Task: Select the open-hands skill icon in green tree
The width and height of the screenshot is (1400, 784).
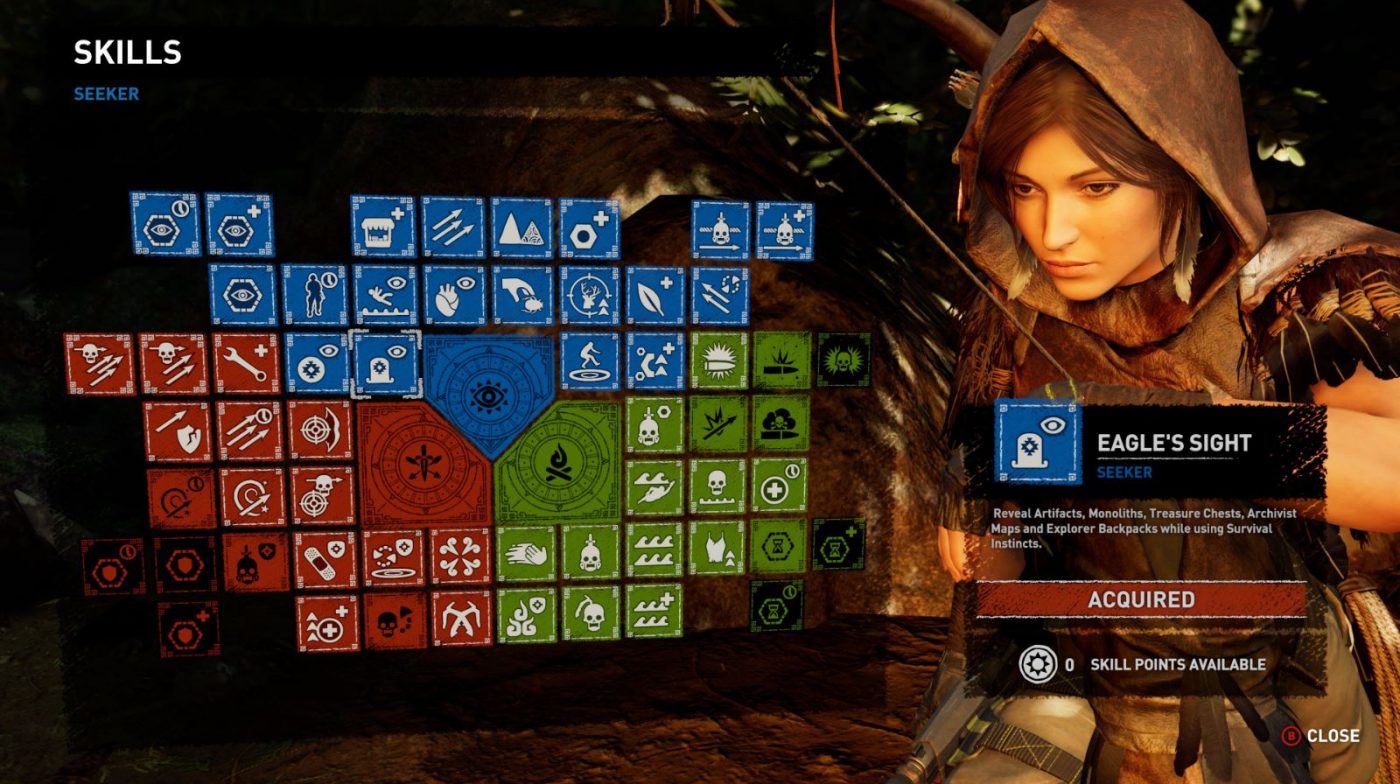Action: (x=525, y=552)
